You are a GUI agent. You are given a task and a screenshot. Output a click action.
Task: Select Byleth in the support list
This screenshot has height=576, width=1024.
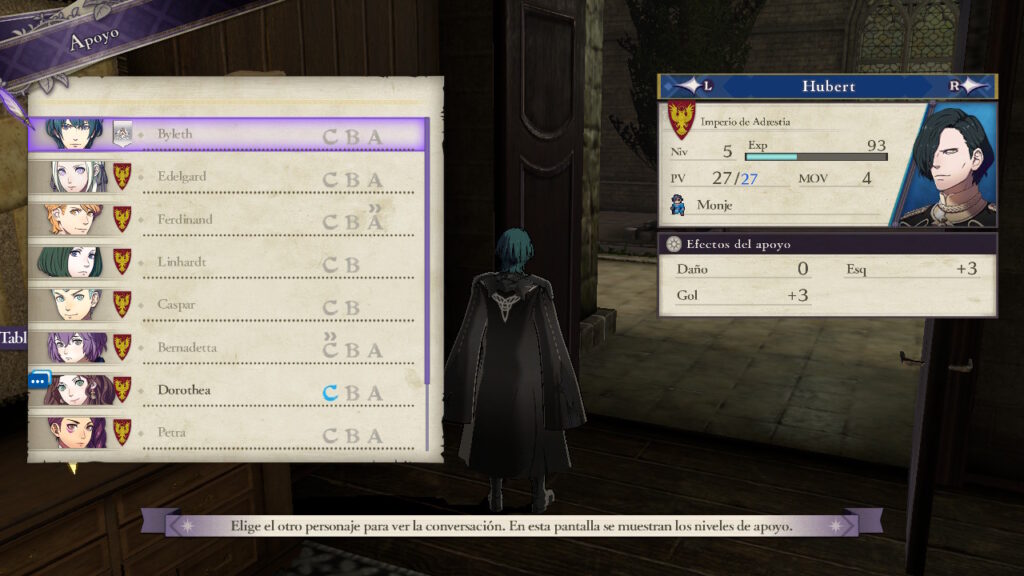230,134
